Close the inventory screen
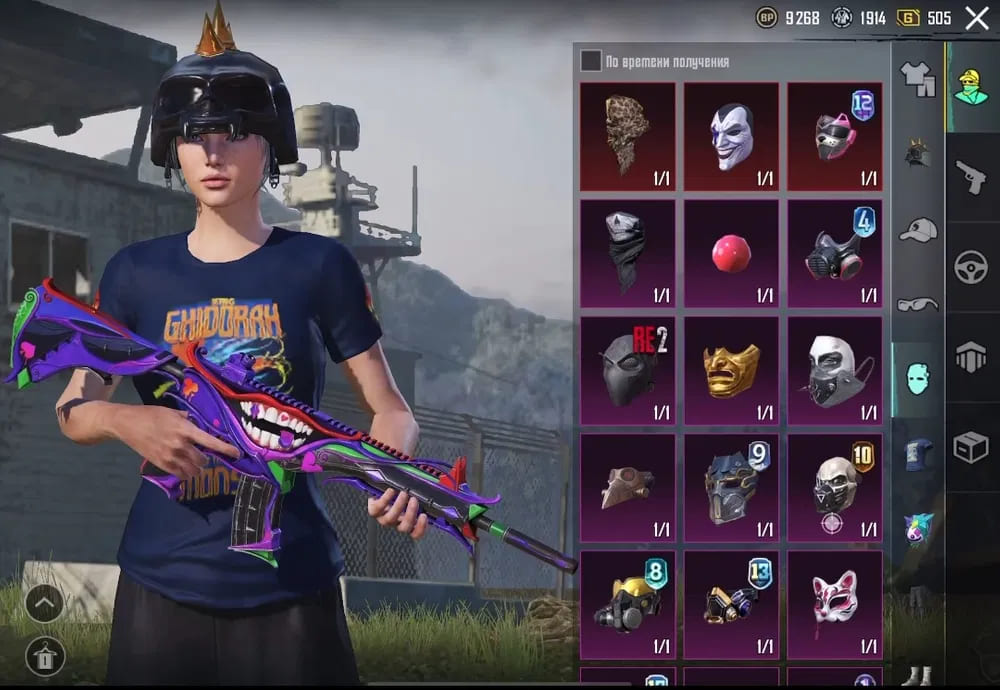Screen dimensions: 1000x690 point(977,17)
